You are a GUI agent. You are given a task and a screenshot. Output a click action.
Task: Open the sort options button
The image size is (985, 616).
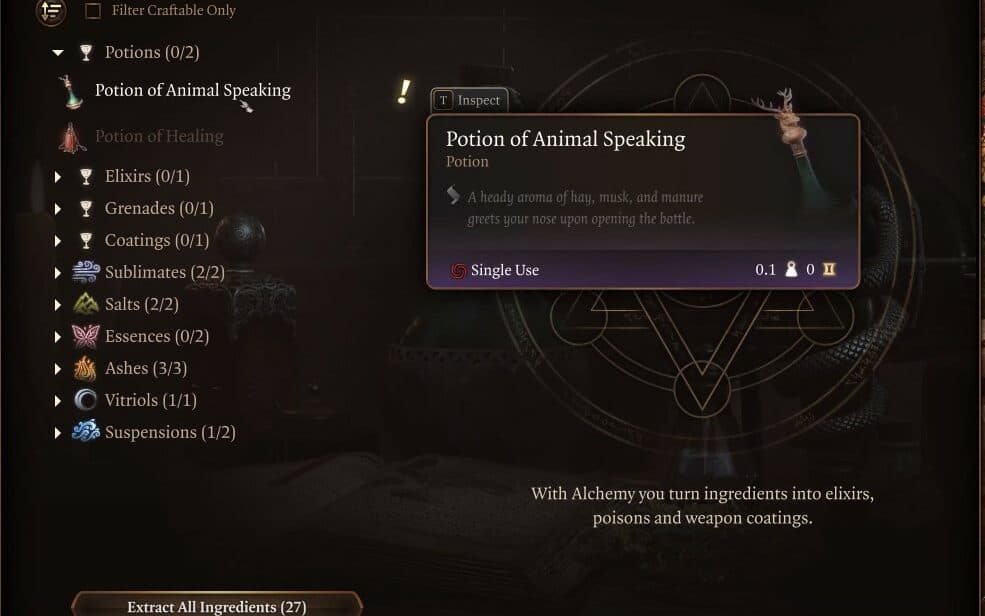pos(50,11)
